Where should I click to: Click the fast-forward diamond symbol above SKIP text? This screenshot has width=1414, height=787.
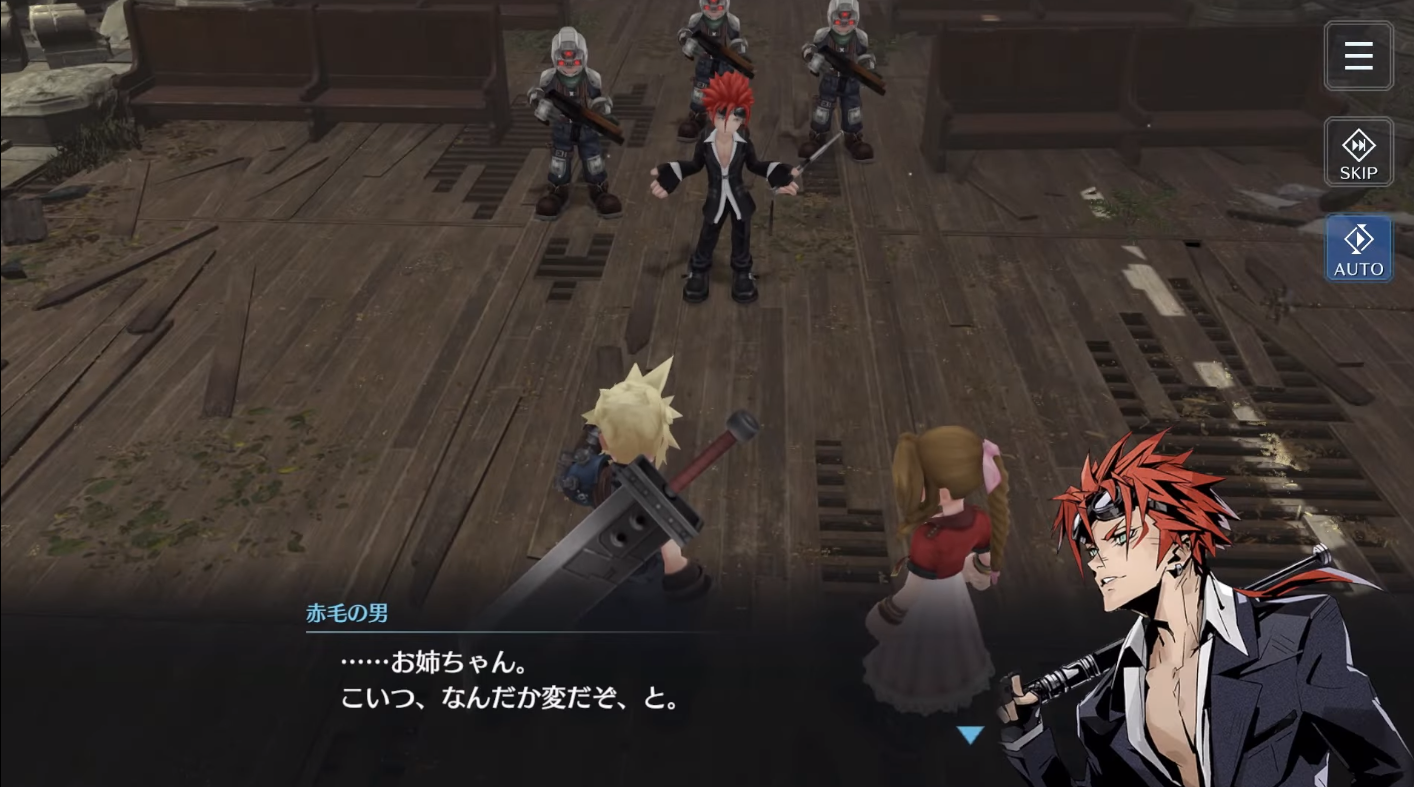(1358, 143)
